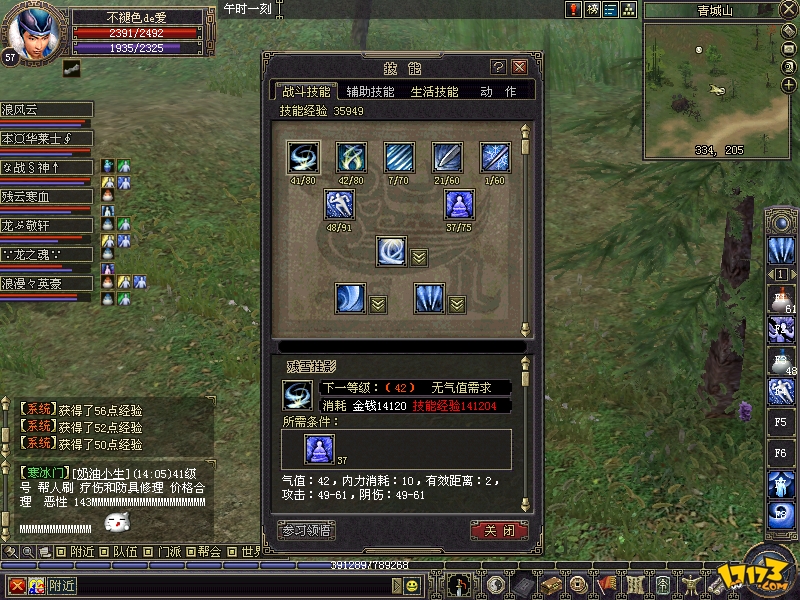Viewport: 800px width, 600px height.
Task: Select the 战斗技能 tab
Action: click(305, 91)
